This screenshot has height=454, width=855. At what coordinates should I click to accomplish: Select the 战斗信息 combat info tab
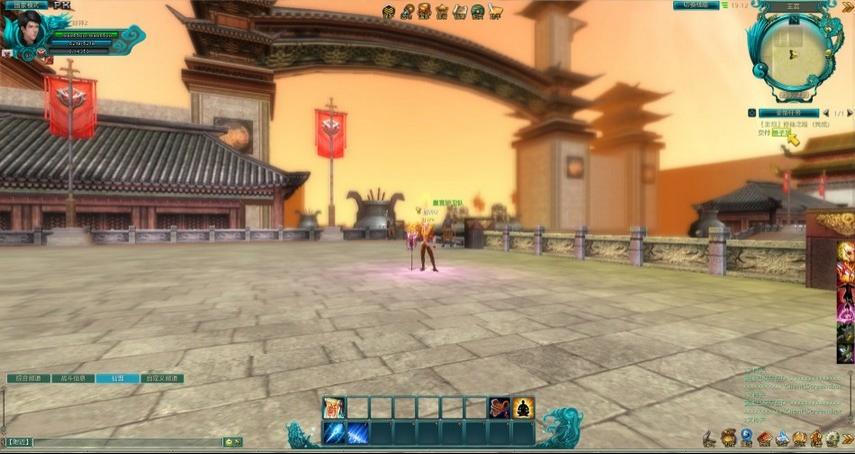point(73,379)
